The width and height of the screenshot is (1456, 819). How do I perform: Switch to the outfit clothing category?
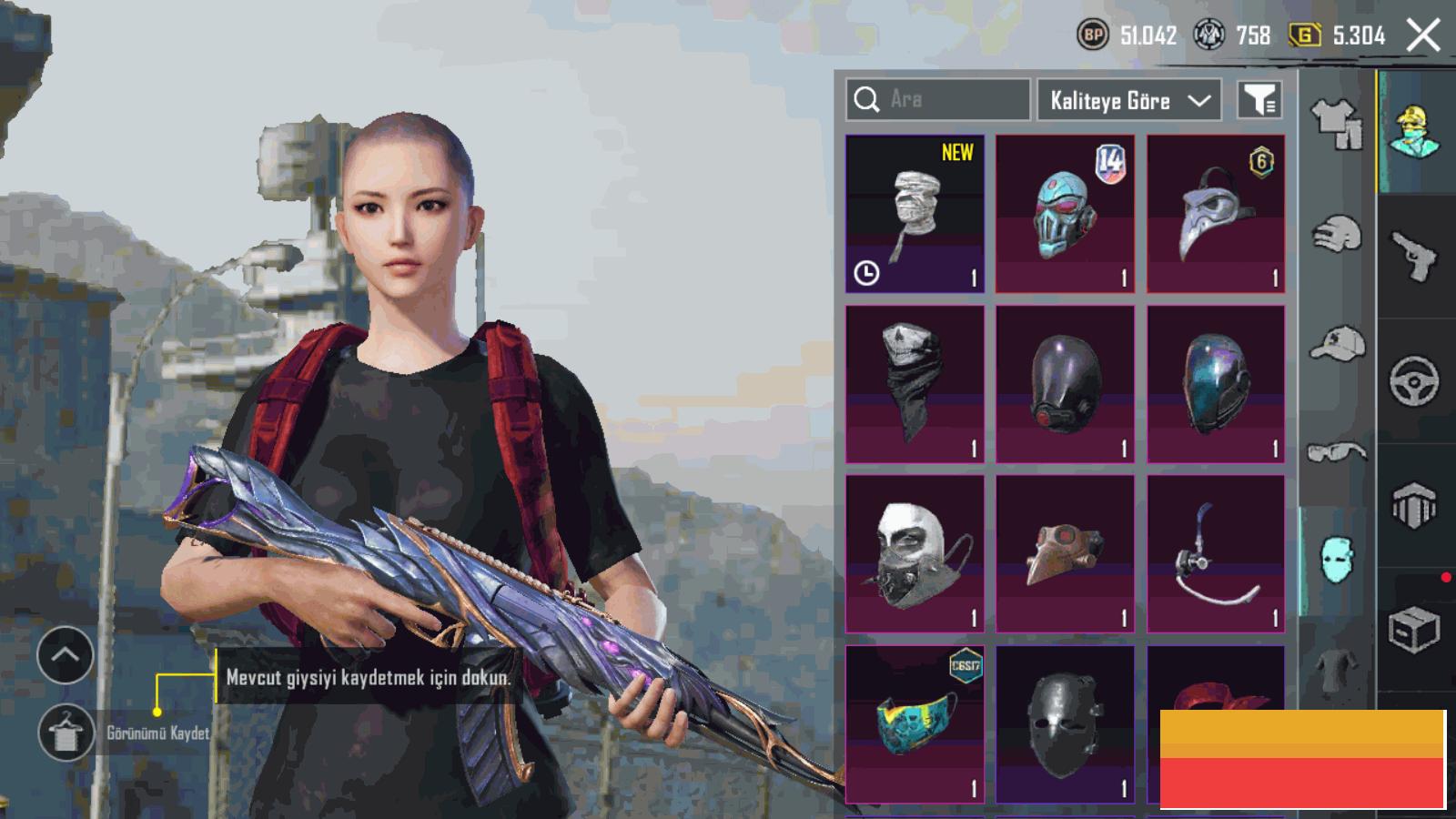pos(1336,123)
